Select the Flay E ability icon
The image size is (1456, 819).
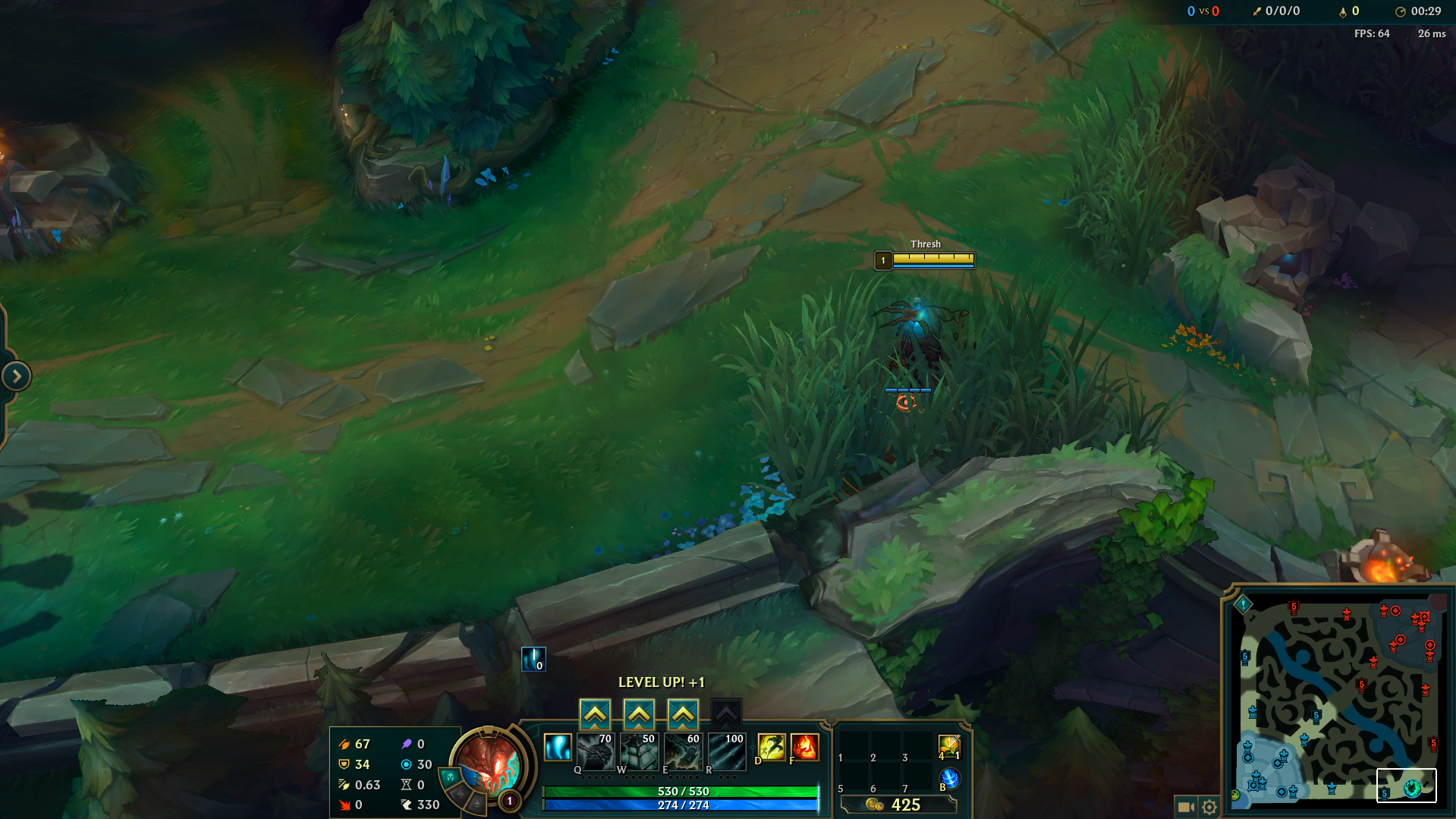click(682, 751)
